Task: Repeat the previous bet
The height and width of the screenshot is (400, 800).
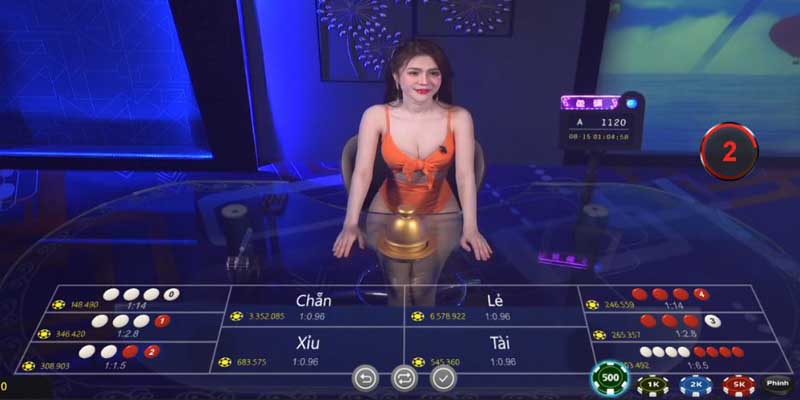Action: coord(405,378)
